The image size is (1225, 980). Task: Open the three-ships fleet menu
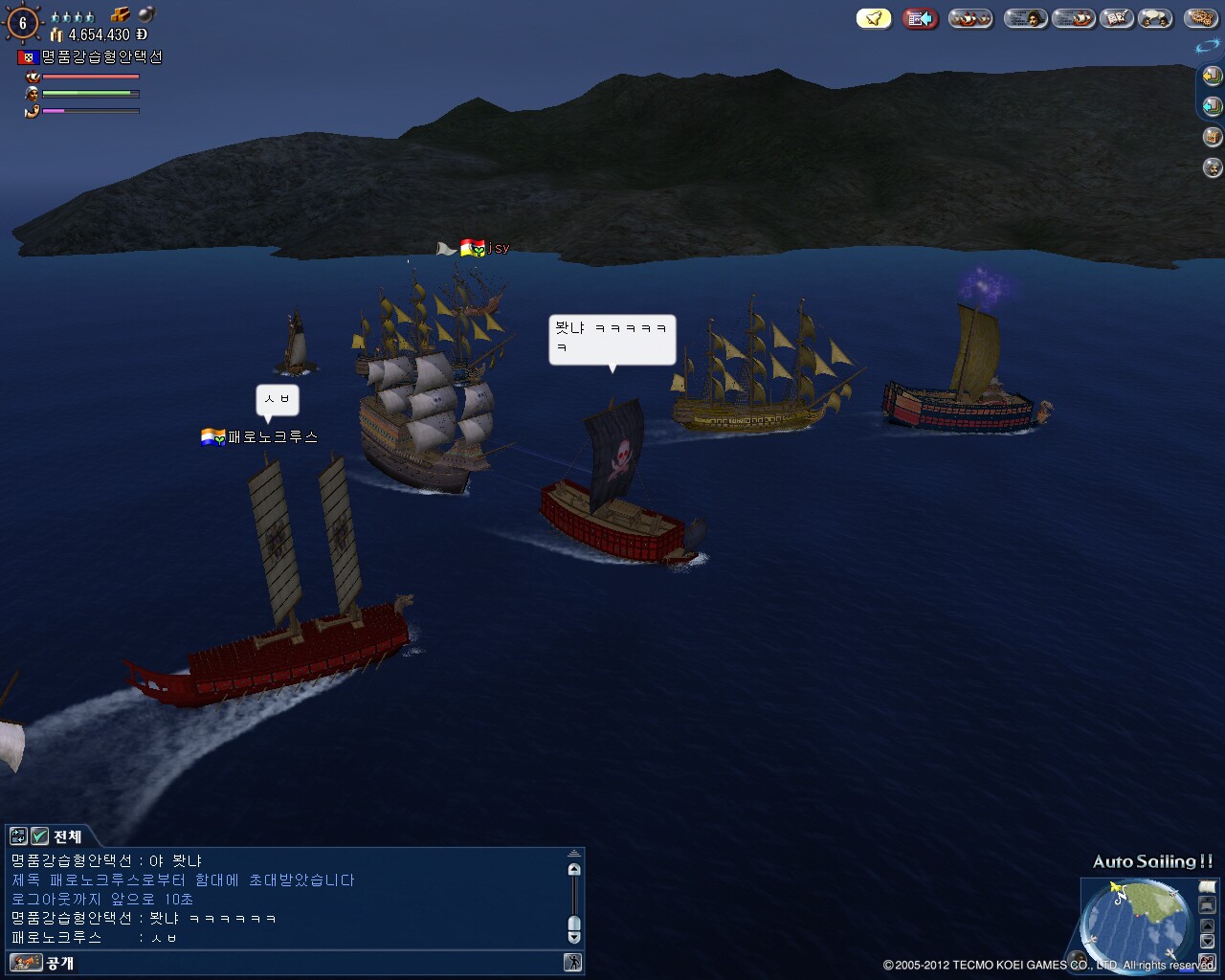pyautogui.click(x=970, y=18)
